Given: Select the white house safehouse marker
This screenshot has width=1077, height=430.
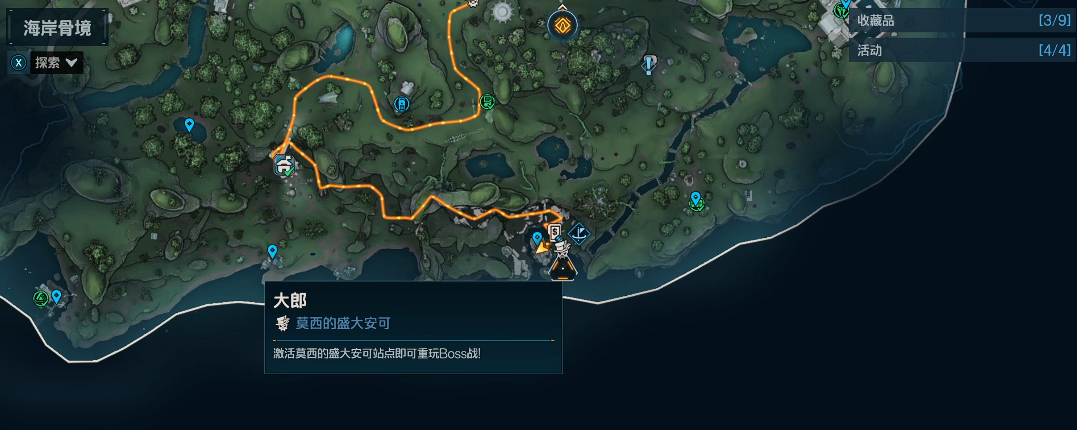Looking at the screenshot, I should tap(284, 165).
